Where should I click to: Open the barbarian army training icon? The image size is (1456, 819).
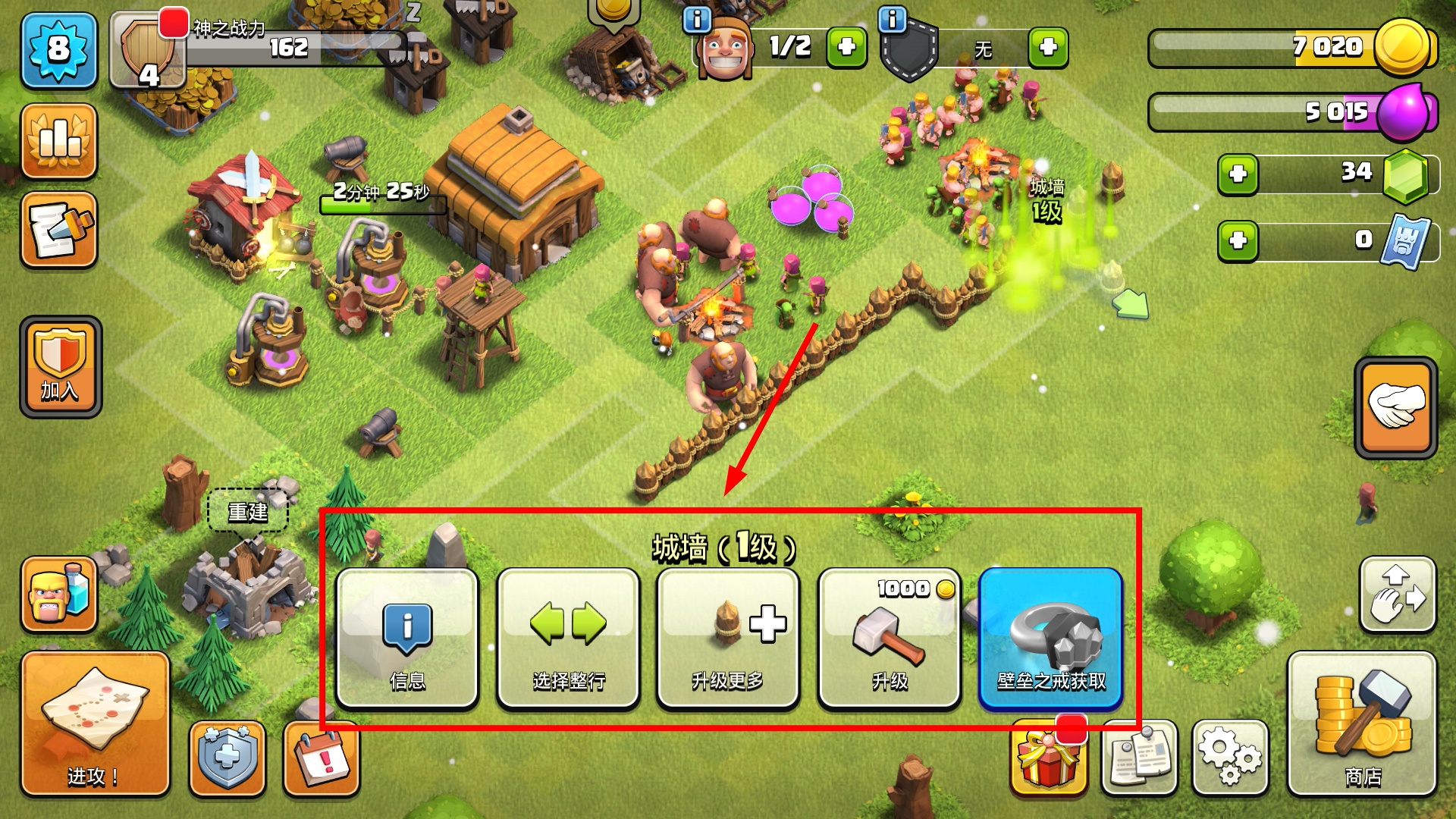click(59, 595)
